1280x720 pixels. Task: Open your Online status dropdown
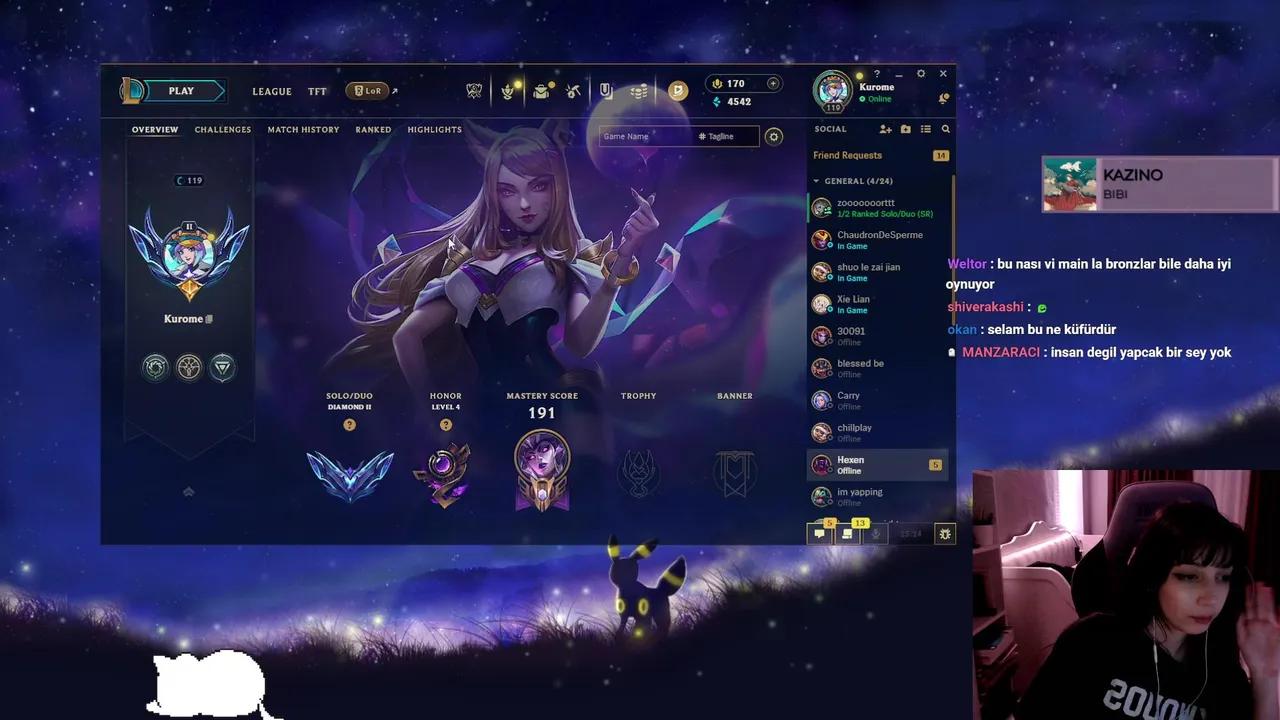click(873, 99)
